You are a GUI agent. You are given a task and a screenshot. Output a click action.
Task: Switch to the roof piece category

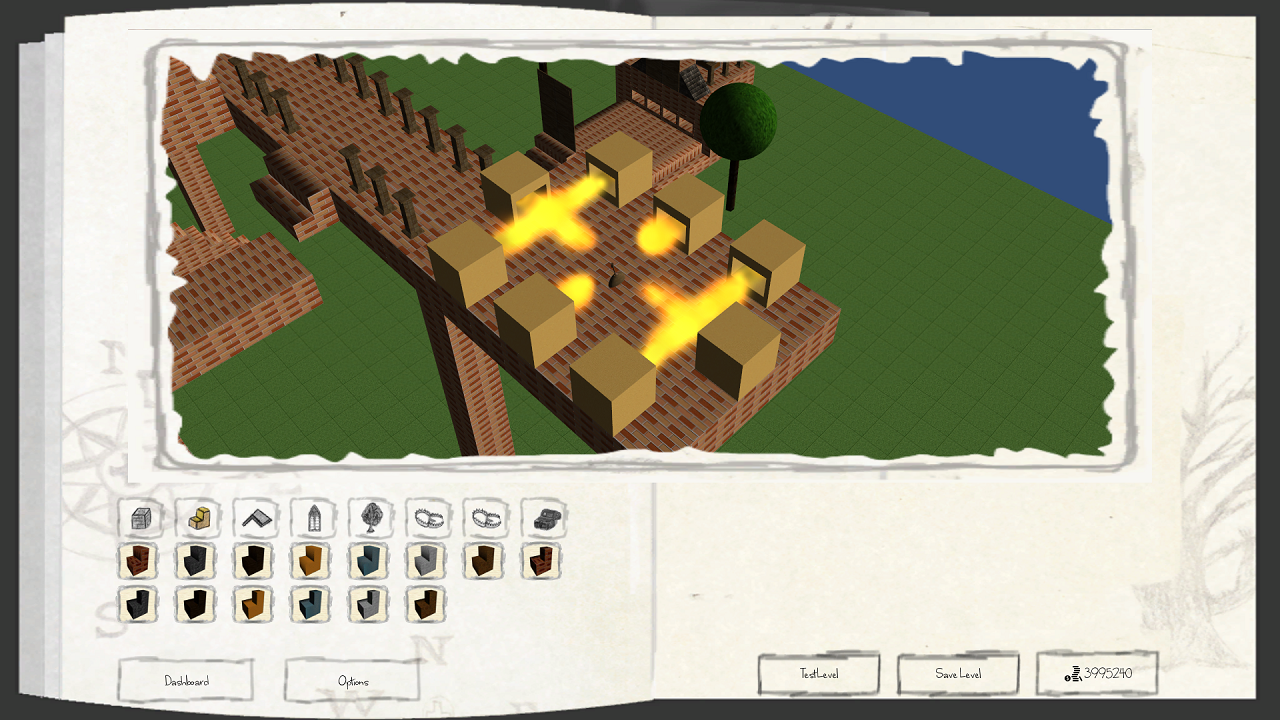[256, 518]
